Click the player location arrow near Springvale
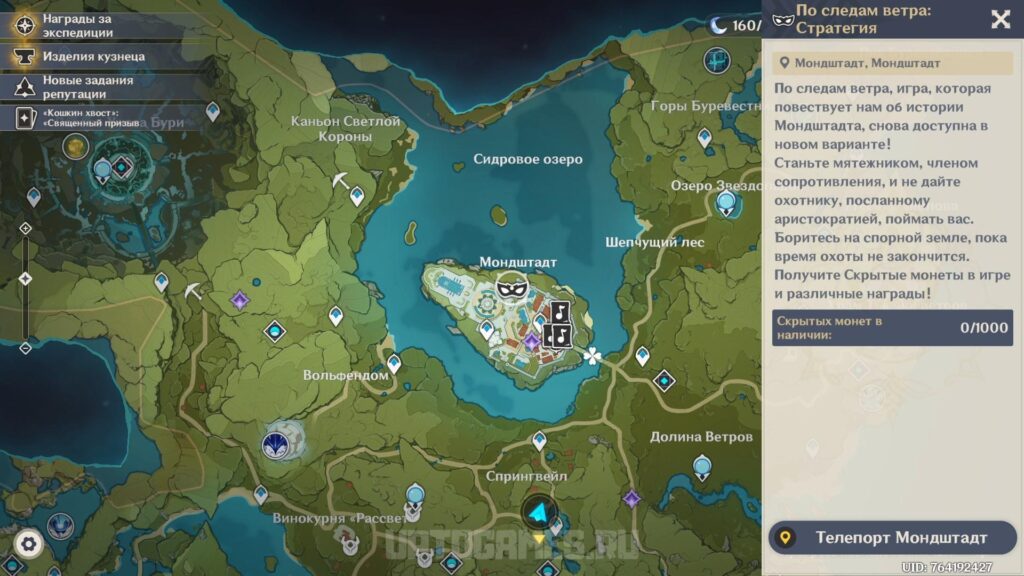 coord(539,513)
